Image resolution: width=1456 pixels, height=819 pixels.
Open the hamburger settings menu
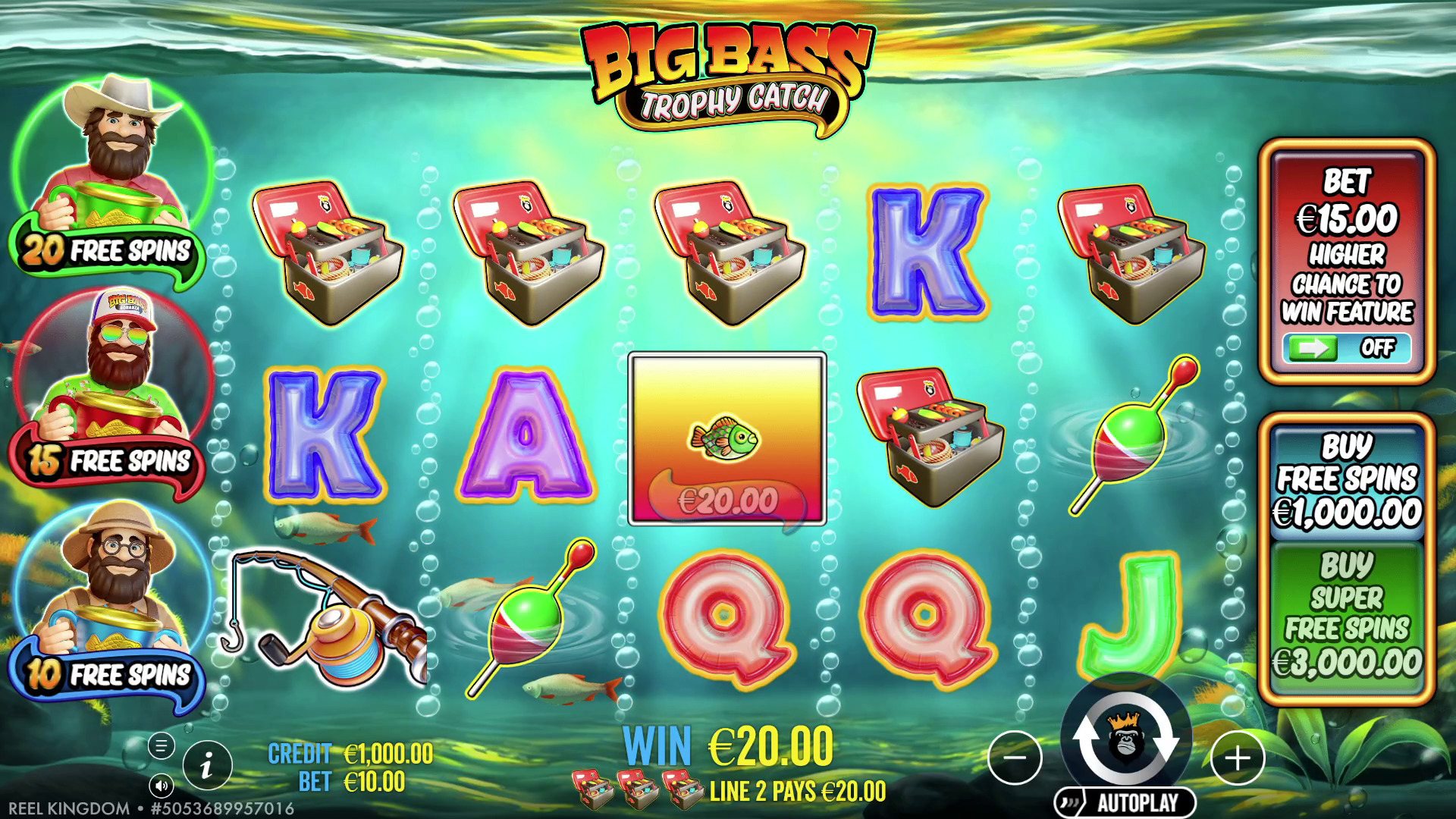(x=161, y=746)
